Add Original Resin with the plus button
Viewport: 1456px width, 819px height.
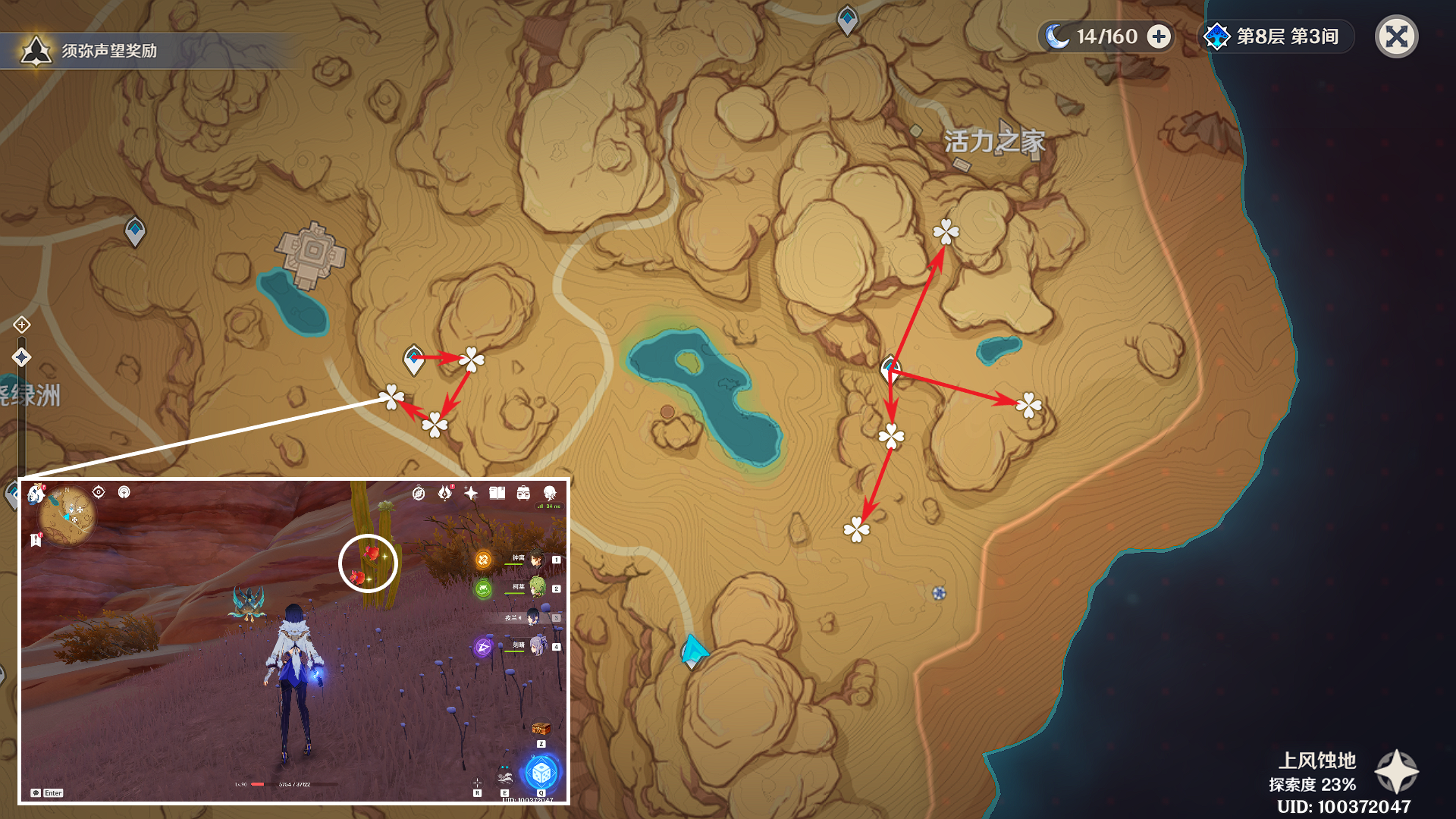(1159, 36)
